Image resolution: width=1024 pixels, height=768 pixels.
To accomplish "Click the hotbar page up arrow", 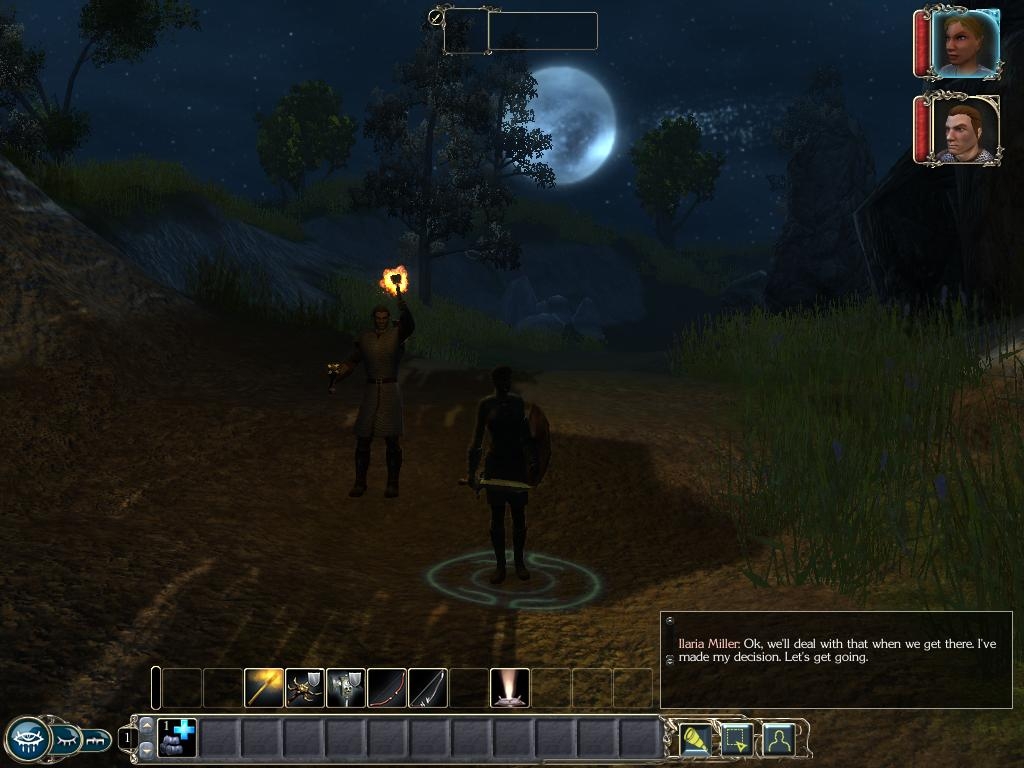I will (x=147, y=725).
